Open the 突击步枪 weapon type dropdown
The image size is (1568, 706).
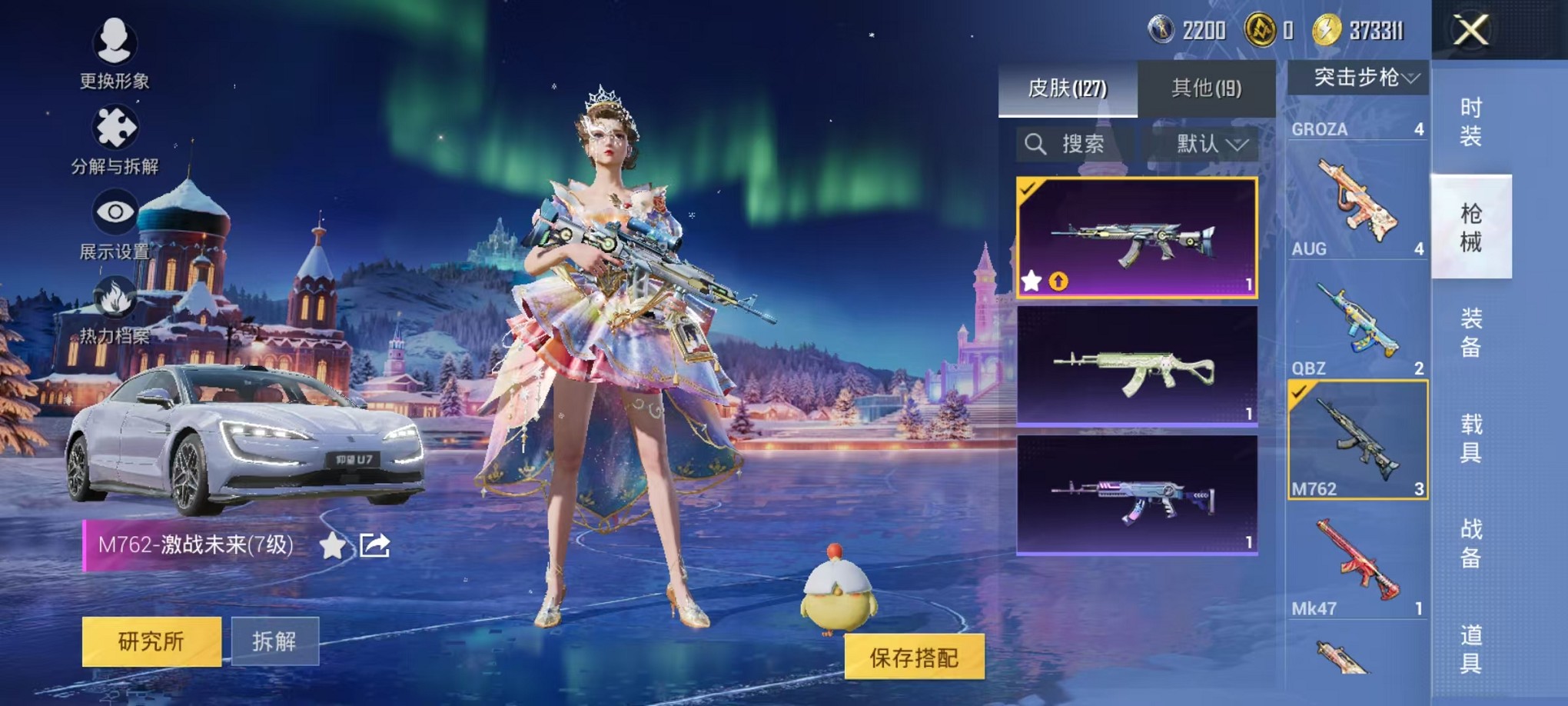pos(1358,78)
